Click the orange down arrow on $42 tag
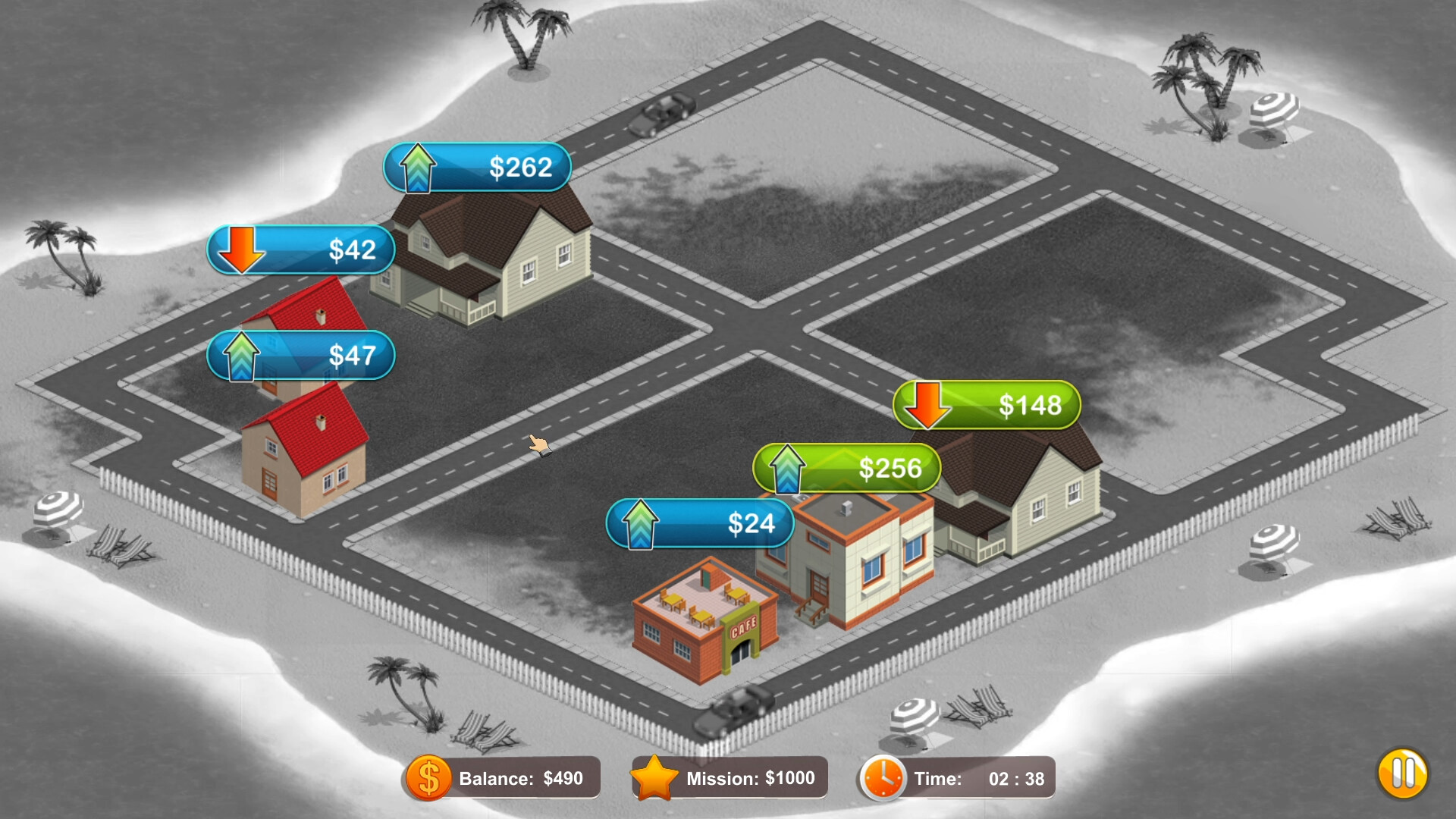 tap(243, 250)
